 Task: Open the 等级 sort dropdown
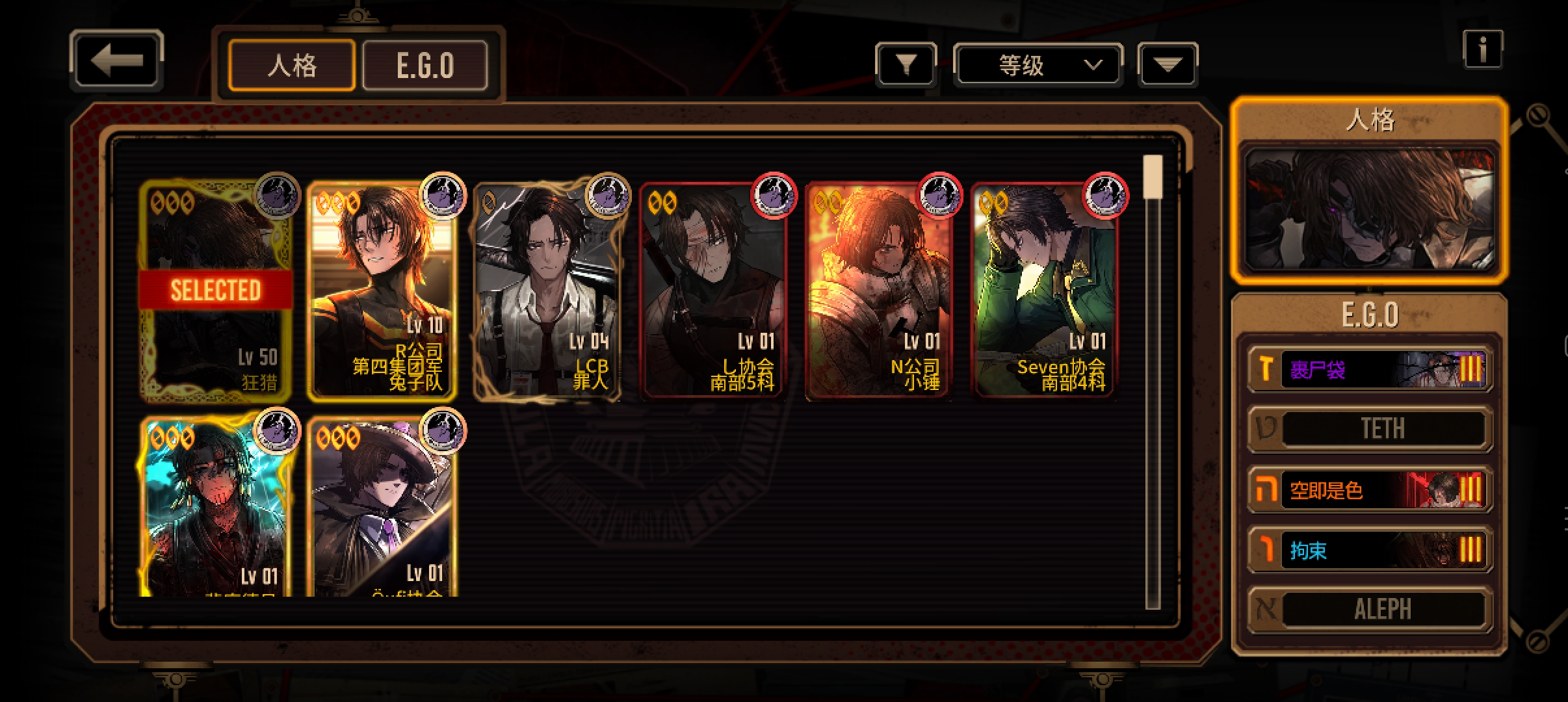(x=1038, y=64)
